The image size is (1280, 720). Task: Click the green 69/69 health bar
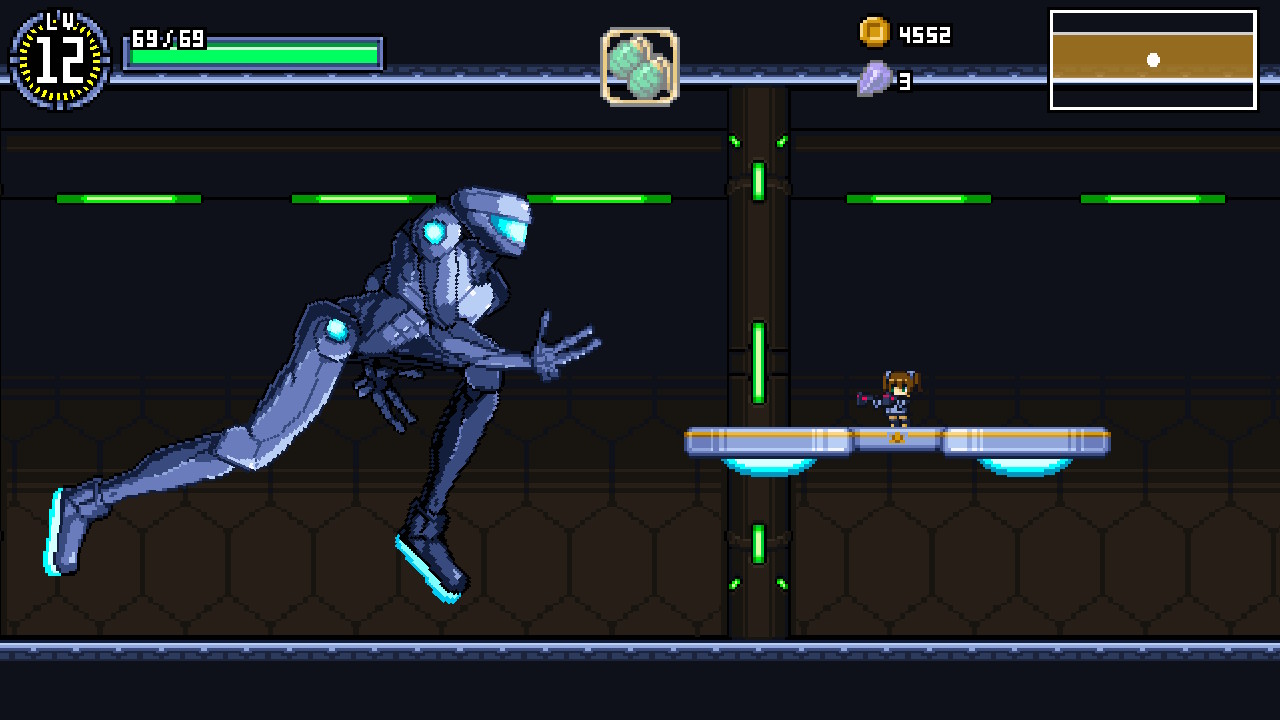255,50
